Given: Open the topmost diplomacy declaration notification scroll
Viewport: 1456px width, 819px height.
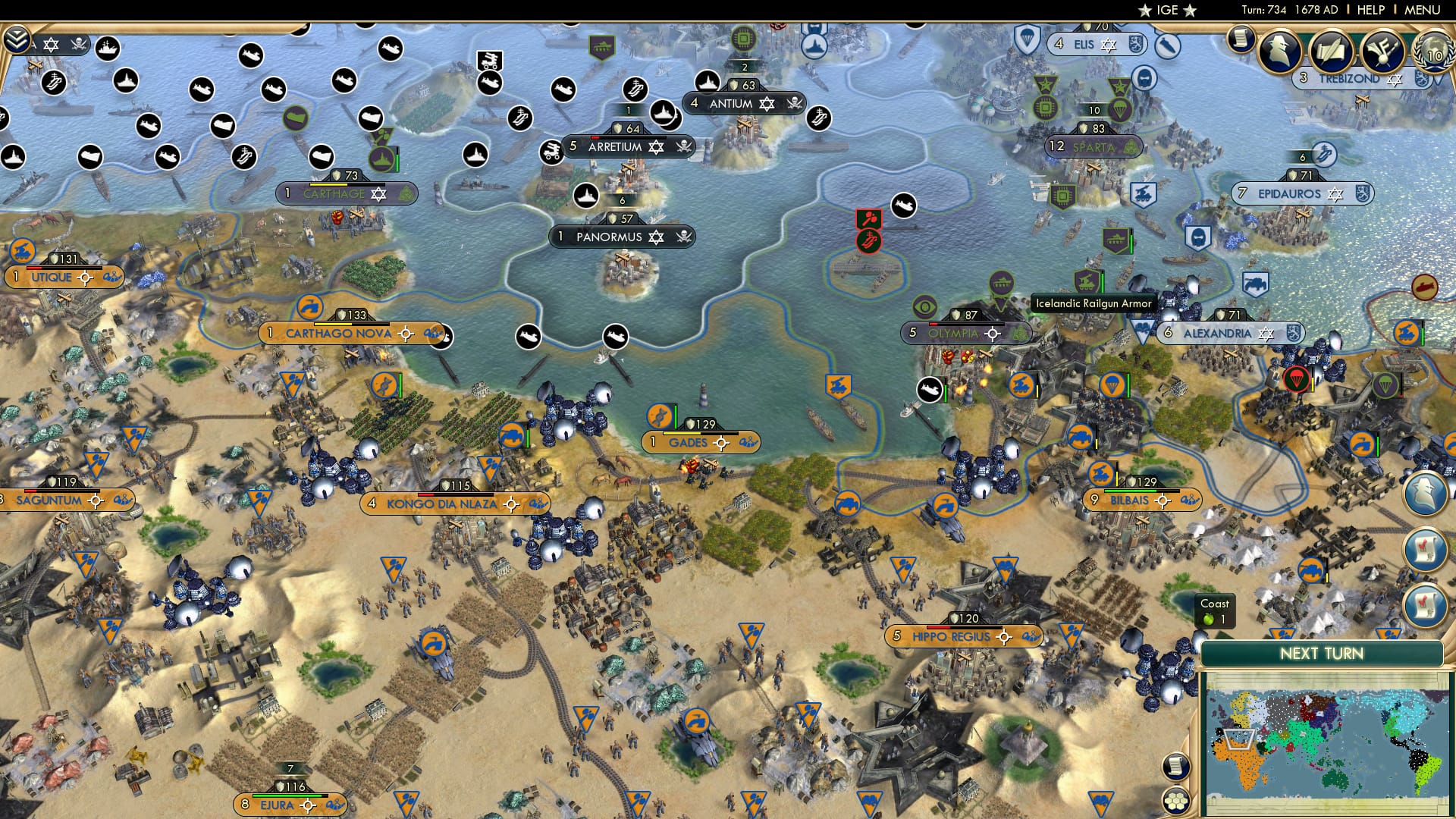Looking at the screenshot, I should coord(1426,548).
